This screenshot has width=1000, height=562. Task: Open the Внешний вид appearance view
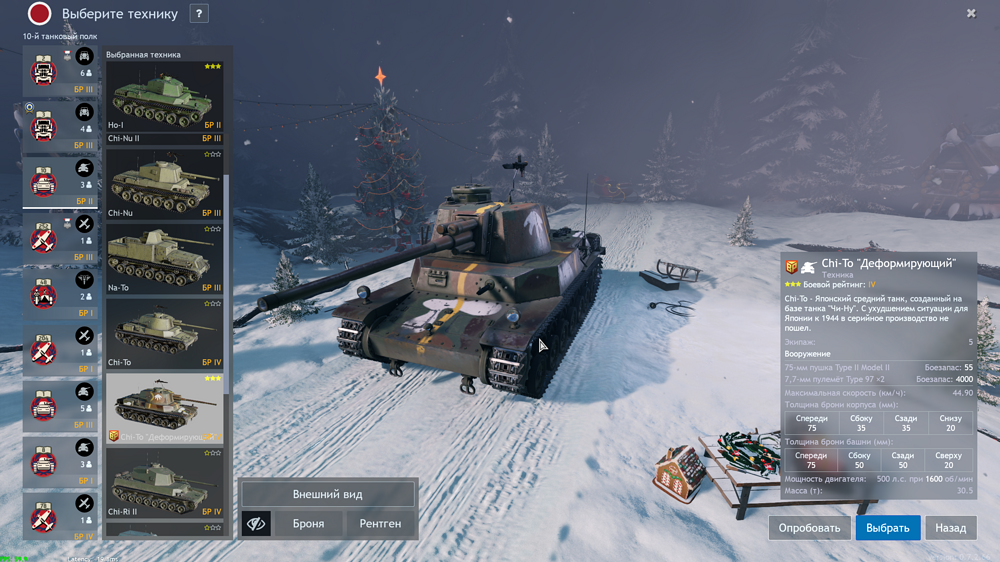(327, 494)
